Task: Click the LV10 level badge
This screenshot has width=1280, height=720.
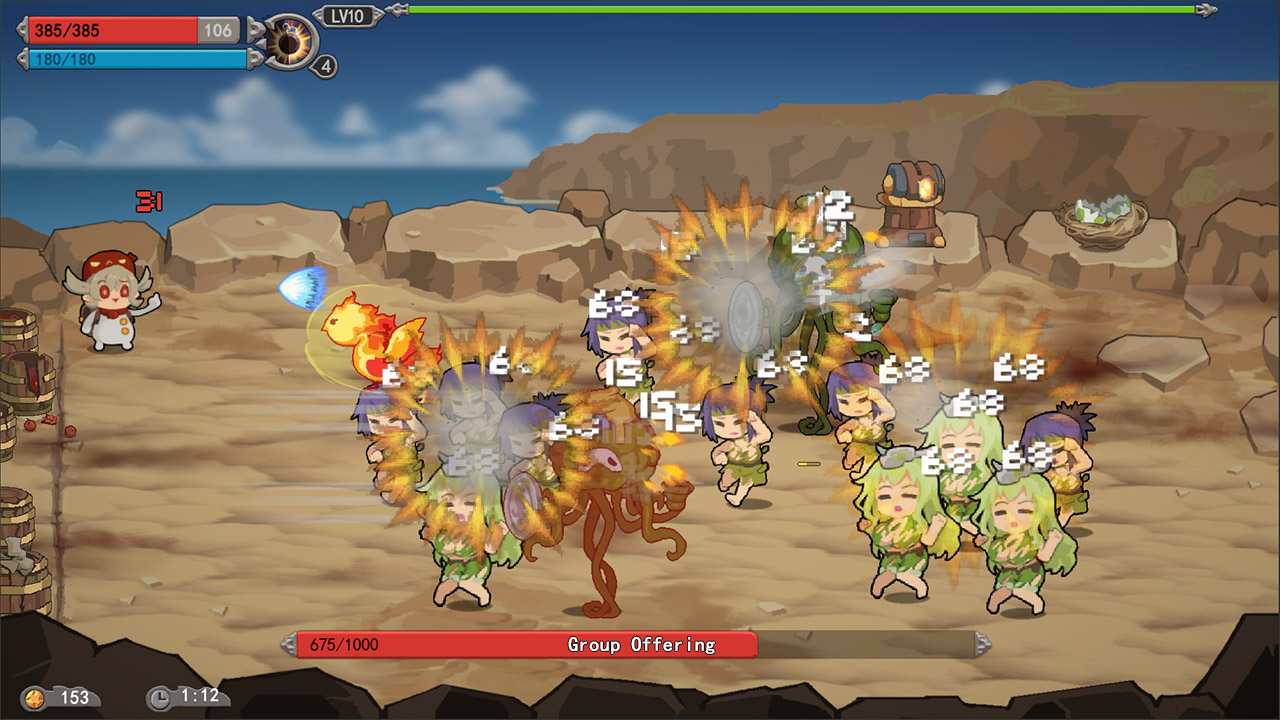Action: [350, 15]
